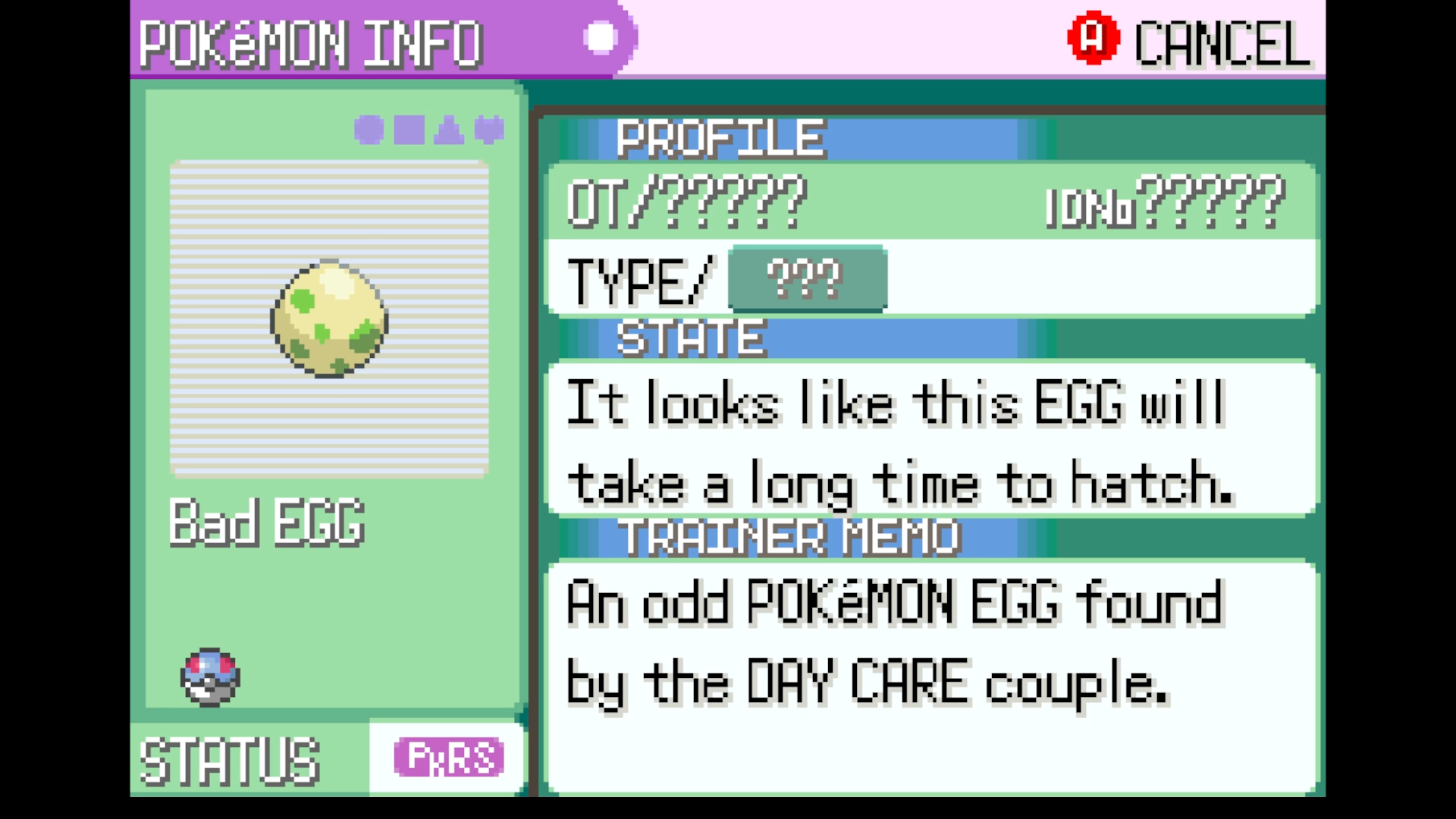This screenshot has height=819, width=1456.
Task: Click the Bad EGG name label
Action: tap(267, 523)
